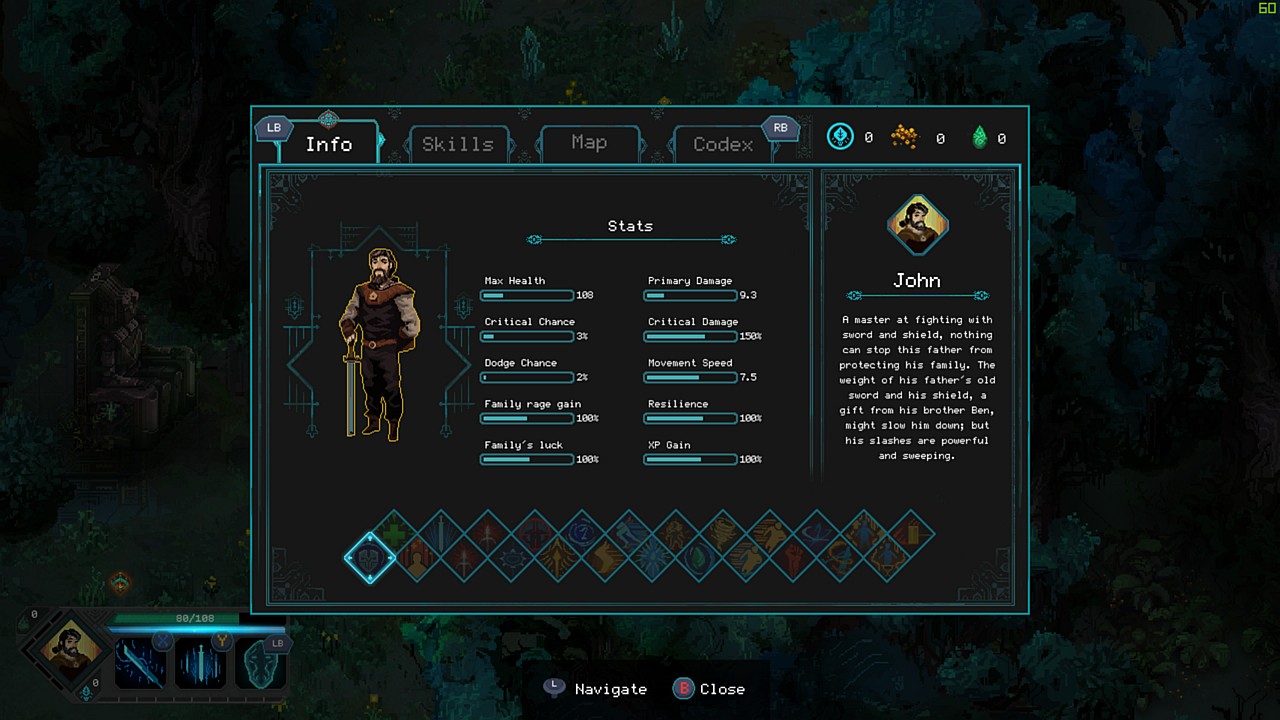Activate the falling swords ability icon
The width and height of the screenshot is (1280, 720).
(200, 663)
